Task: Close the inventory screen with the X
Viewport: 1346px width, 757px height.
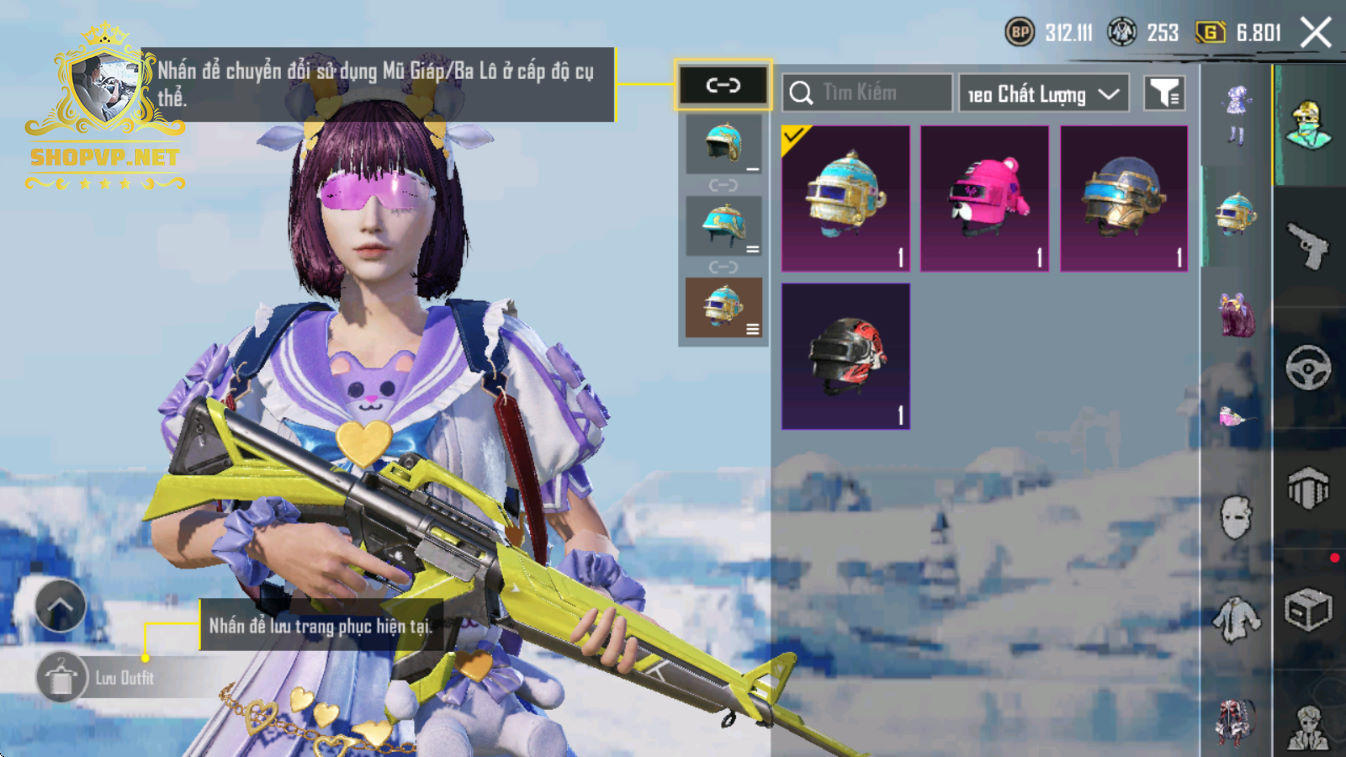Action: [x=1315, y=33]
